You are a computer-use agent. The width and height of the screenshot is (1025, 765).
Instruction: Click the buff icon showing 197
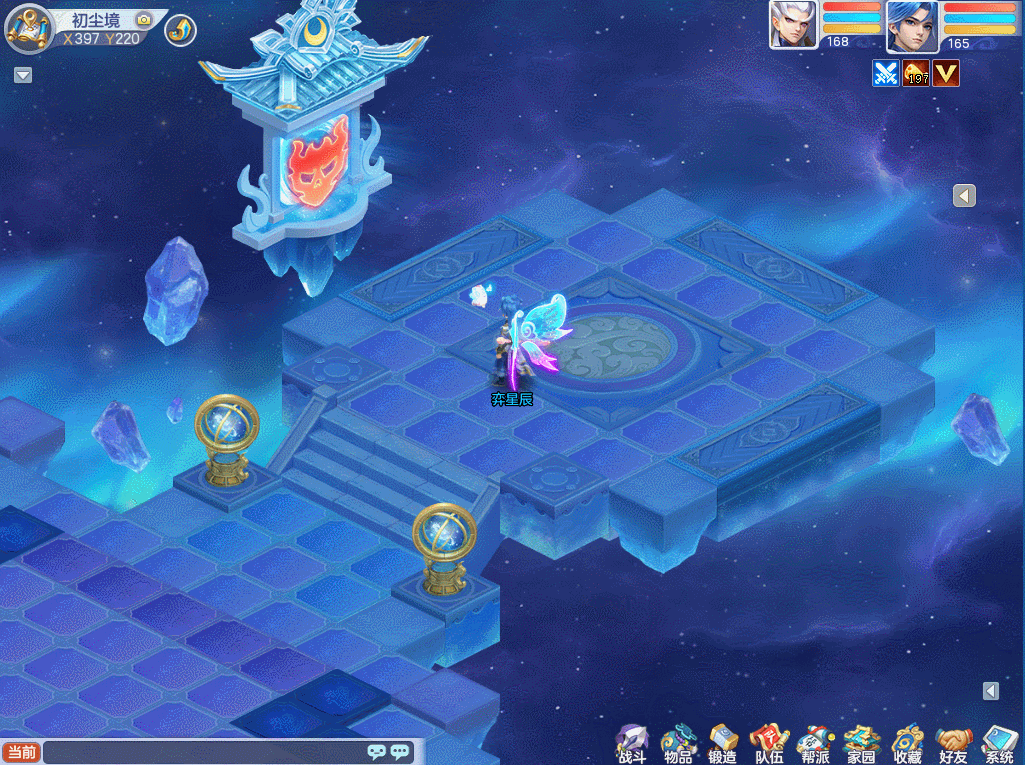pyautogui.click(x=916, y=73)
